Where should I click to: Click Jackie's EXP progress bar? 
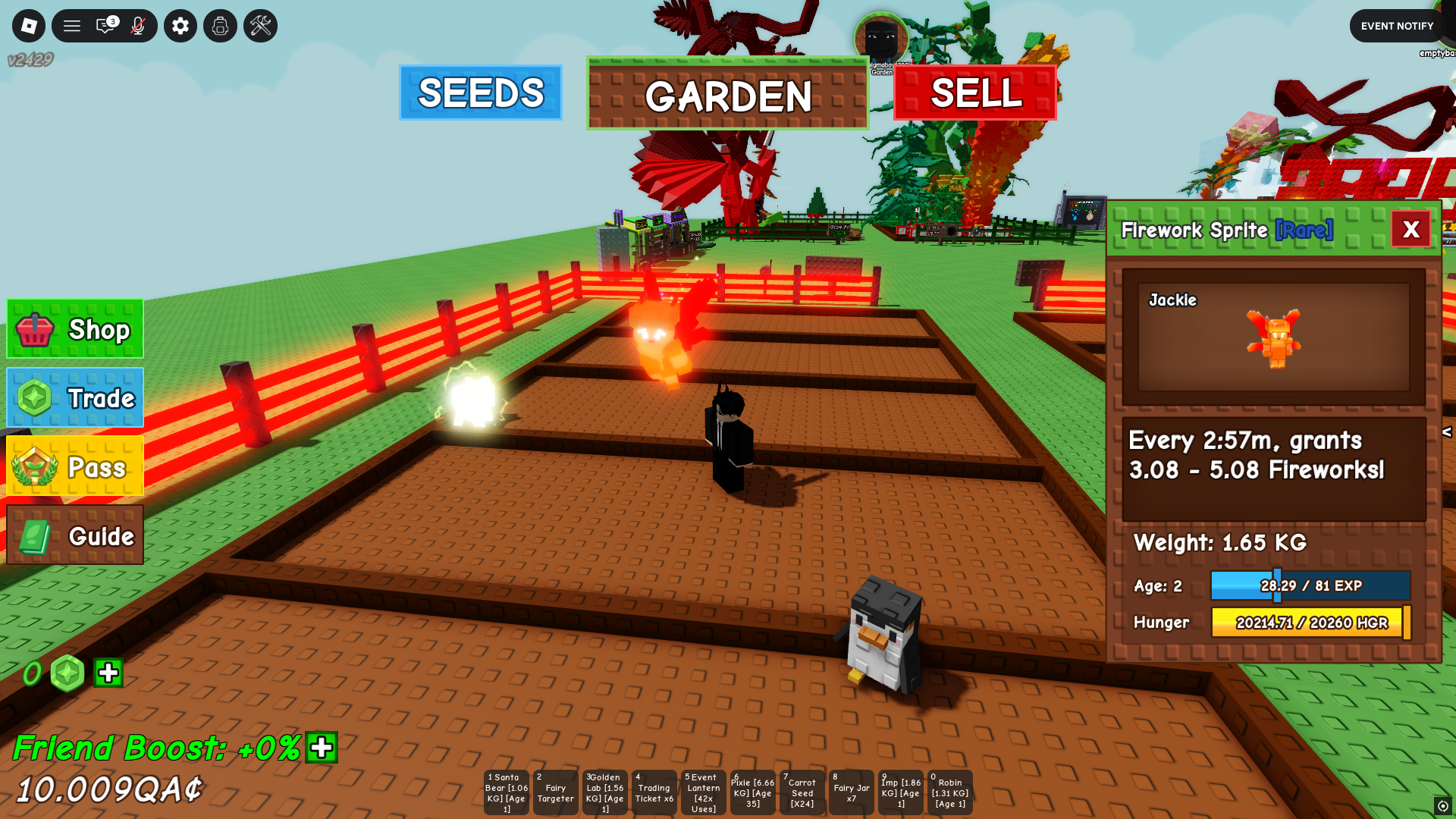click(x=1310, y=585)
